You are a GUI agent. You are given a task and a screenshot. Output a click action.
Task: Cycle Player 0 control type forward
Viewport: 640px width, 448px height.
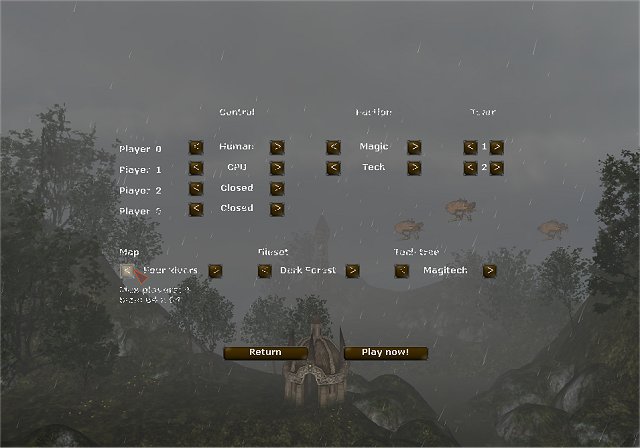point(277,147)
